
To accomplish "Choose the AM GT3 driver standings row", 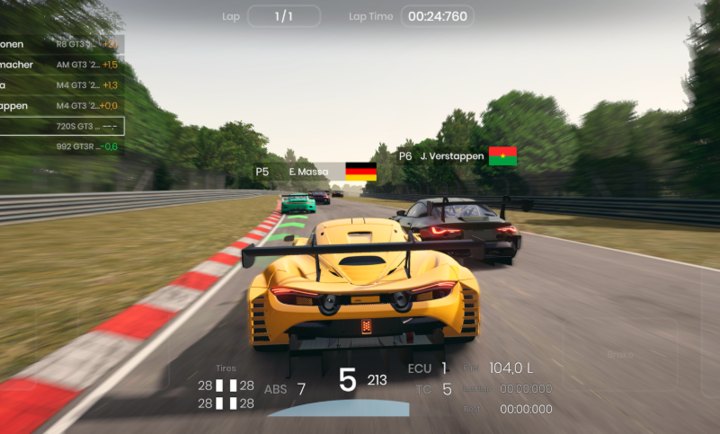I will click(60, 64).
